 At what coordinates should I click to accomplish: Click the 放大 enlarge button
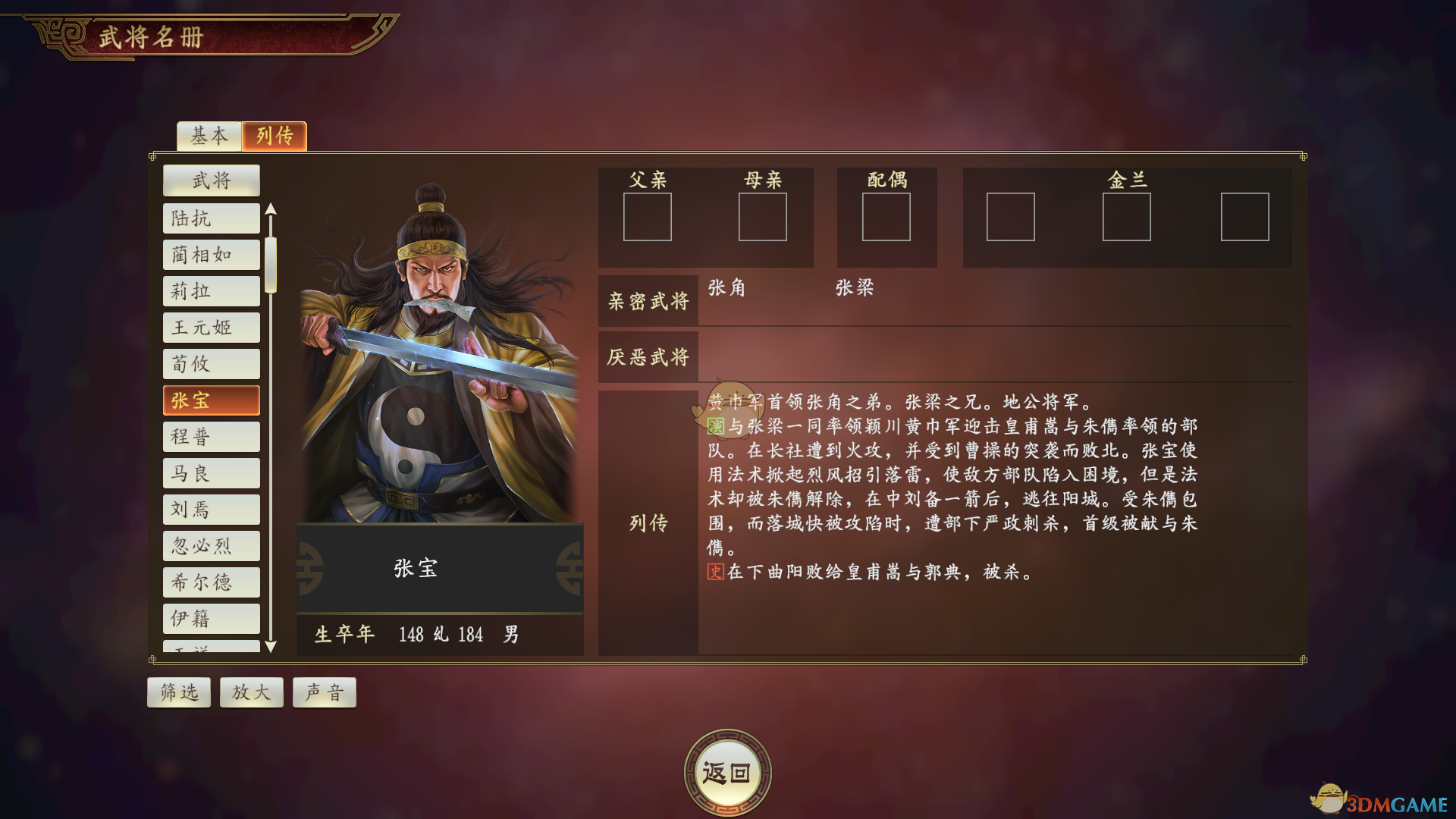point(251,692)
